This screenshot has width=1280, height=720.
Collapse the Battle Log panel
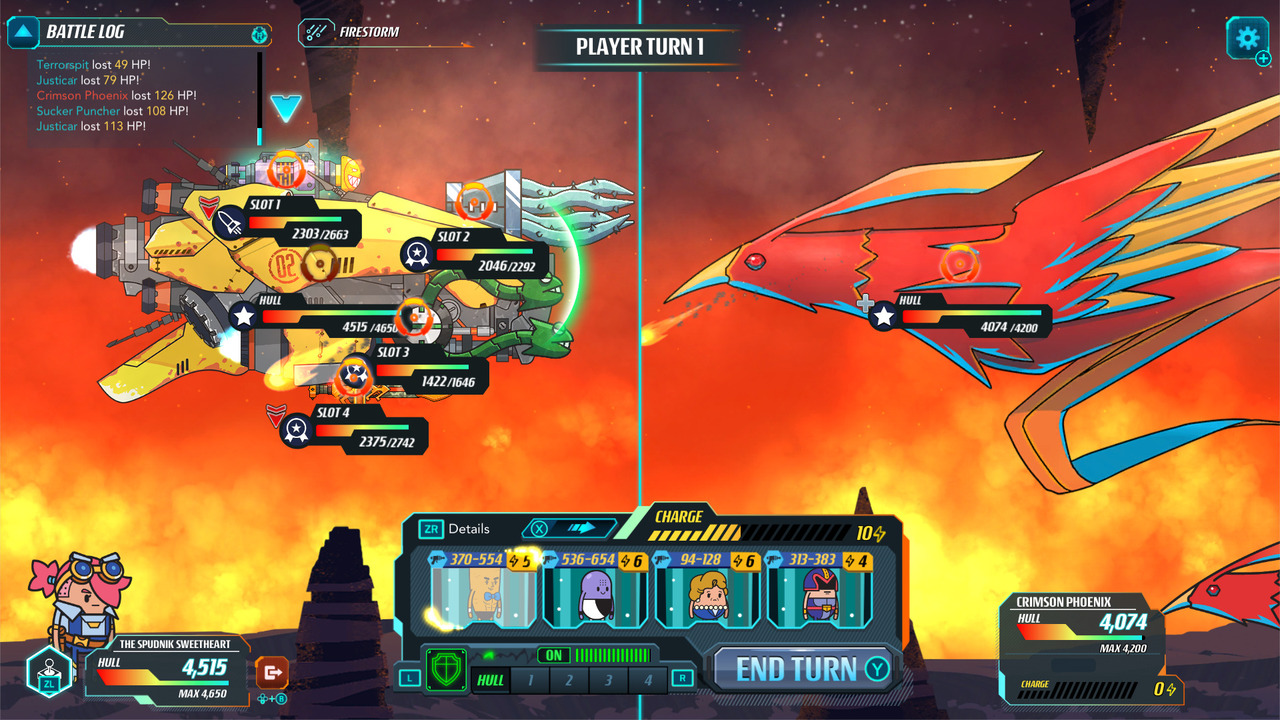click(25, 33)
